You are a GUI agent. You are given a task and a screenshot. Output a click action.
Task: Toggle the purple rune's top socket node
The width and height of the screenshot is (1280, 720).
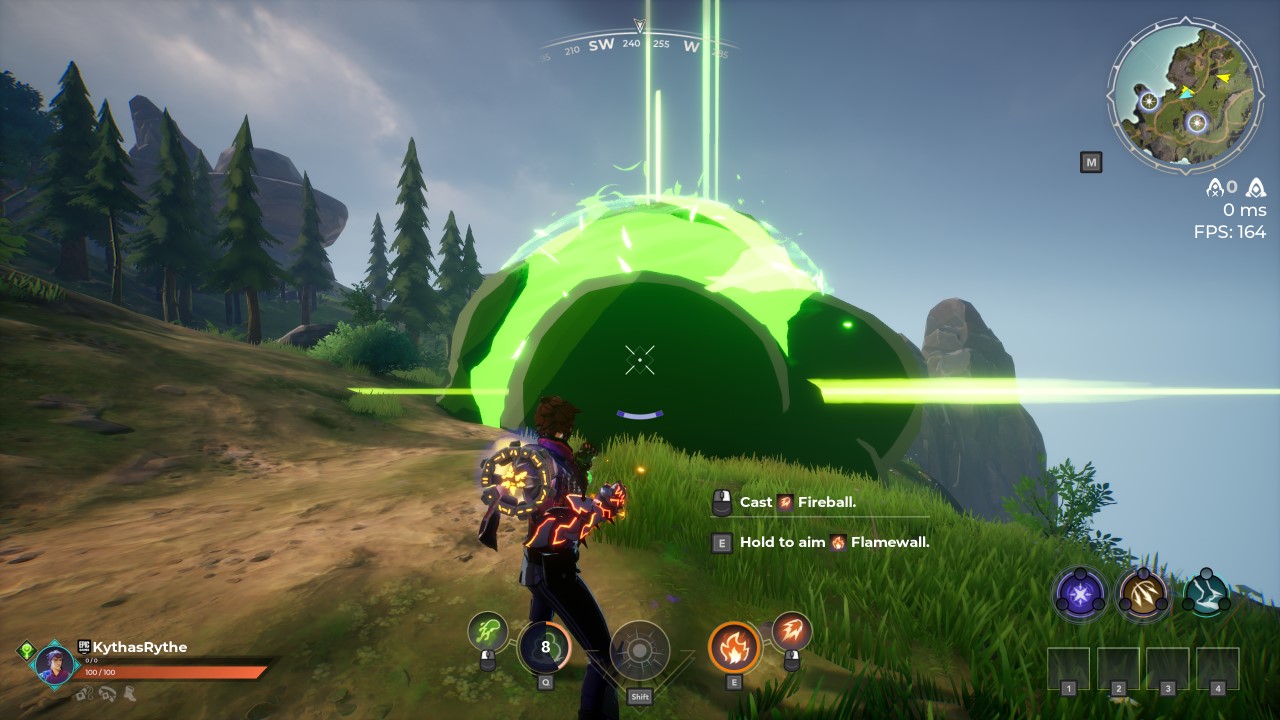click(1078, 572)
